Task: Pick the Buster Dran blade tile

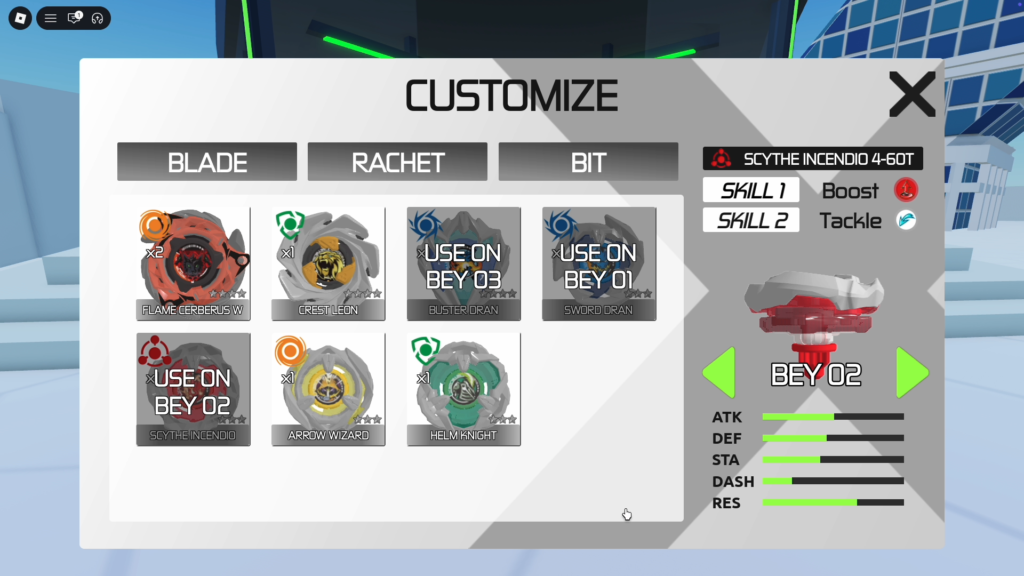Action: 464,264
